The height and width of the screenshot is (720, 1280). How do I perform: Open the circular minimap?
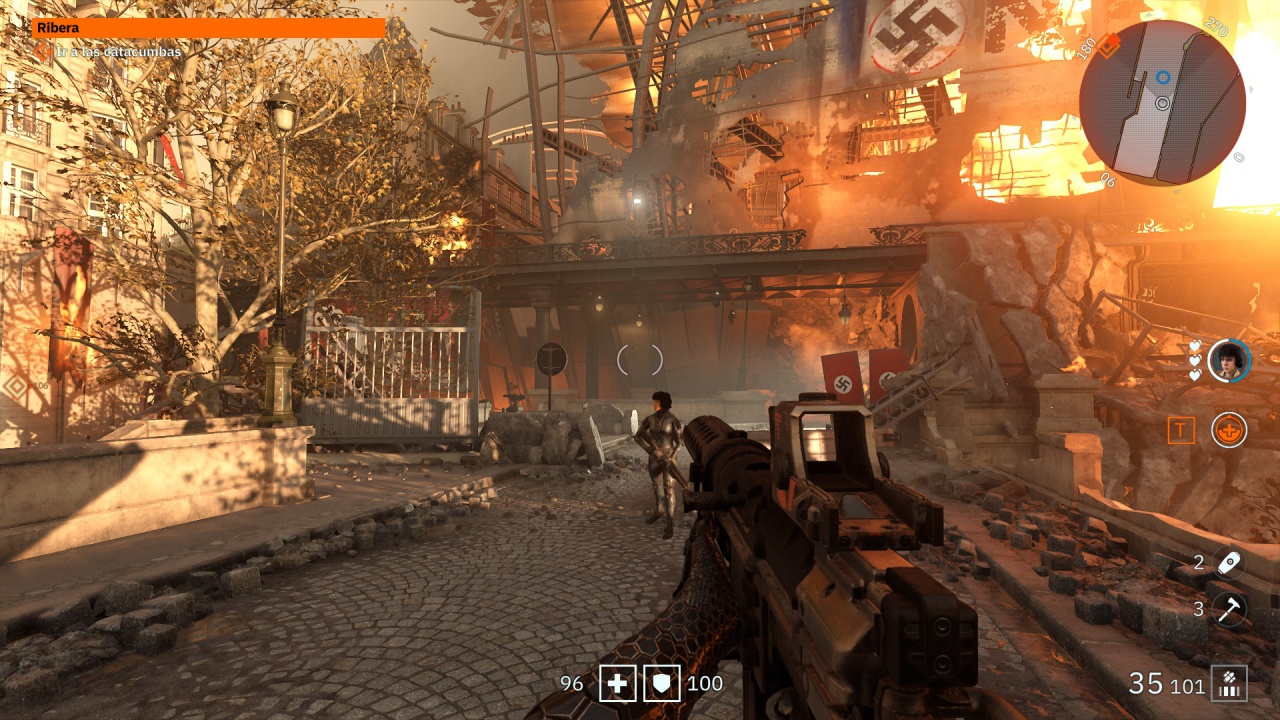coord(1162,102)
